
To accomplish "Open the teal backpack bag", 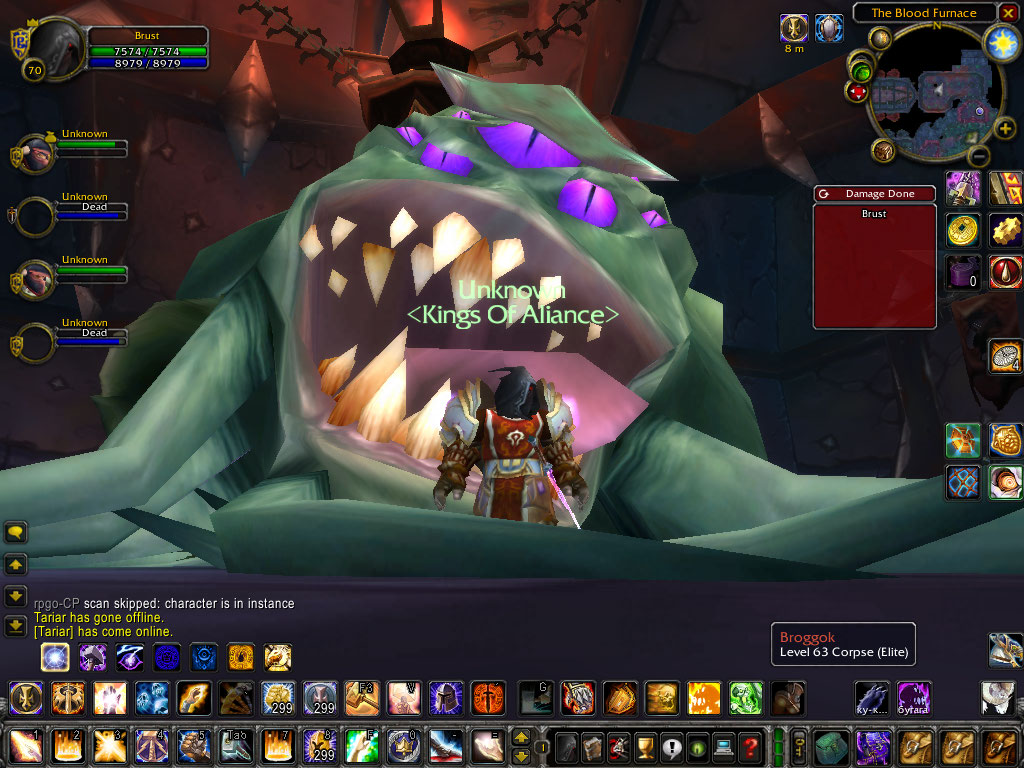I will tap(830, 746).
